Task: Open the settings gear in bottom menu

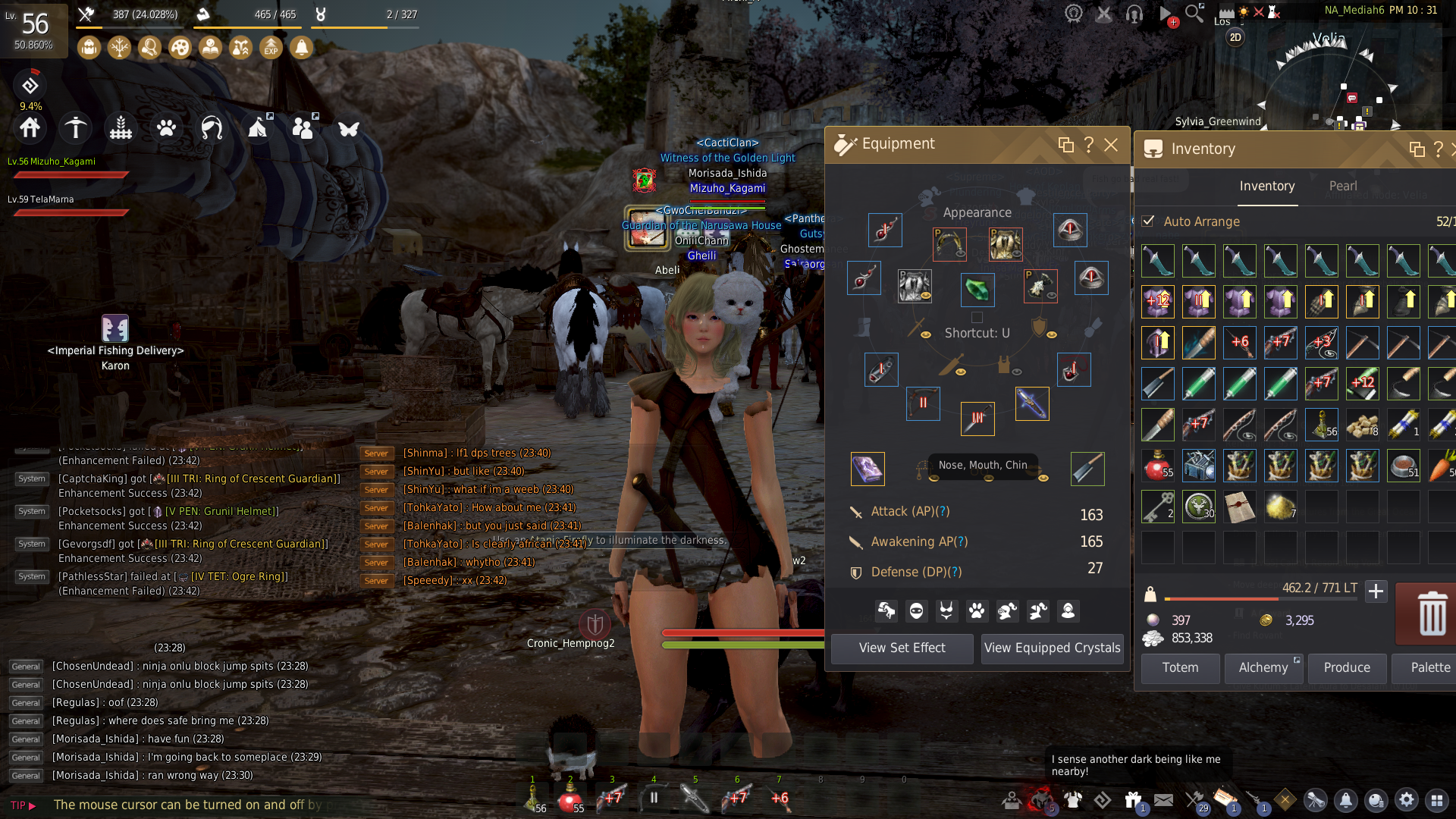Action: pyautogui.click(x=1406, y=800)
